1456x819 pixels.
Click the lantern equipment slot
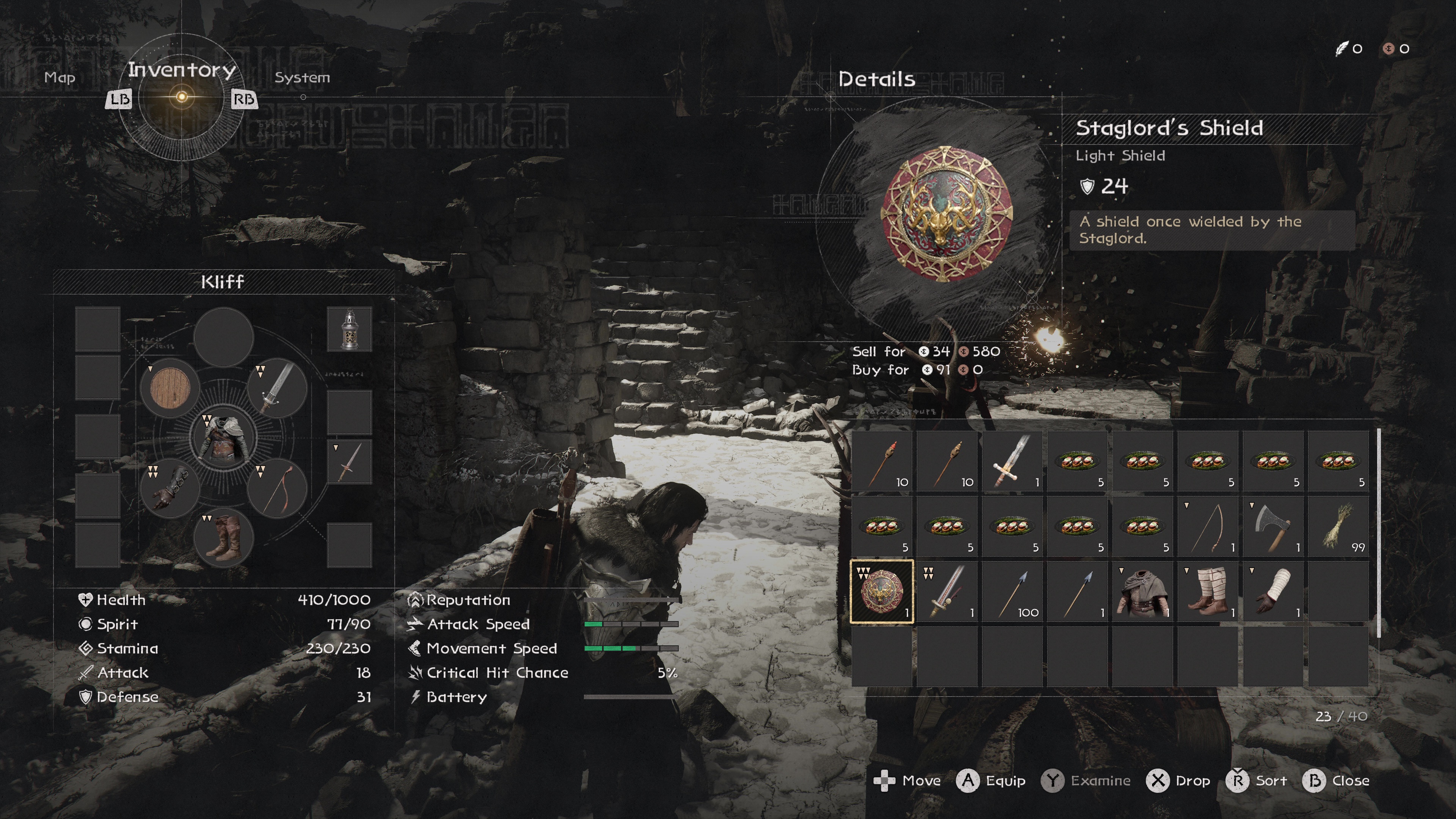click(349, 329)
